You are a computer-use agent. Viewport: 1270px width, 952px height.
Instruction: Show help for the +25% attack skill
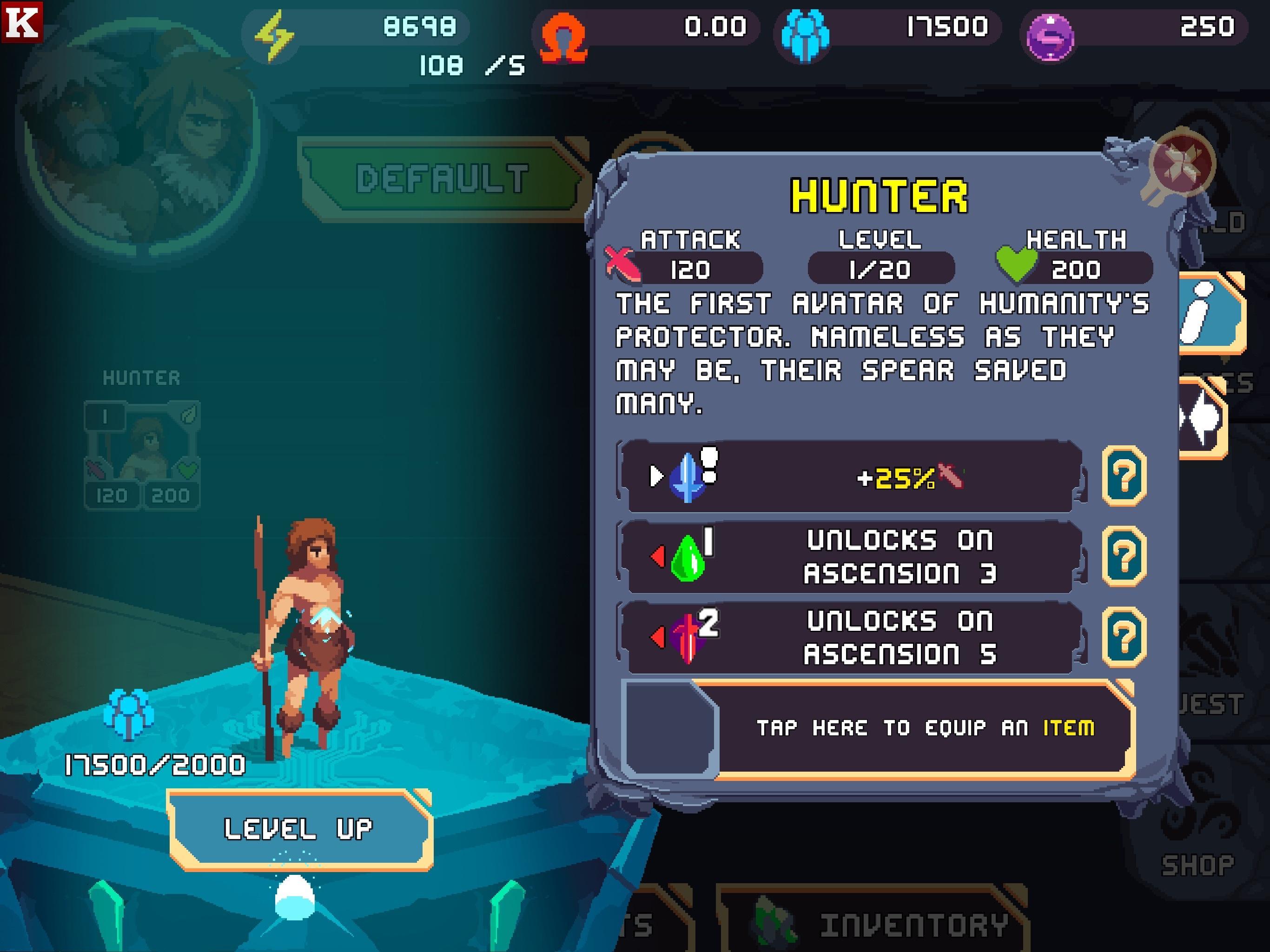1124,476
